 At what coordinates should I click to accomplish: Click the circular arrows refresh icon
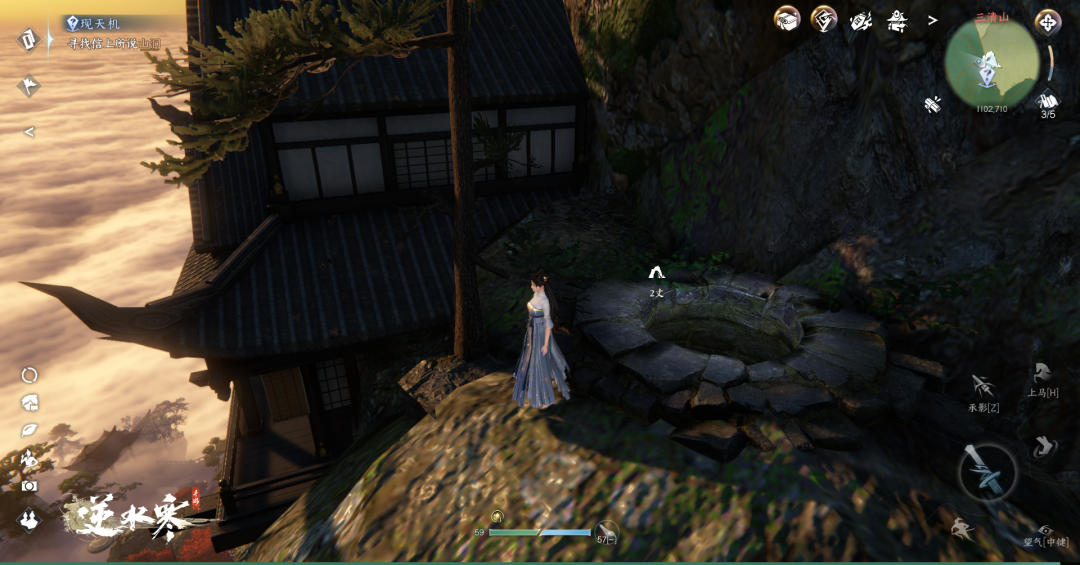coord(29,375)
